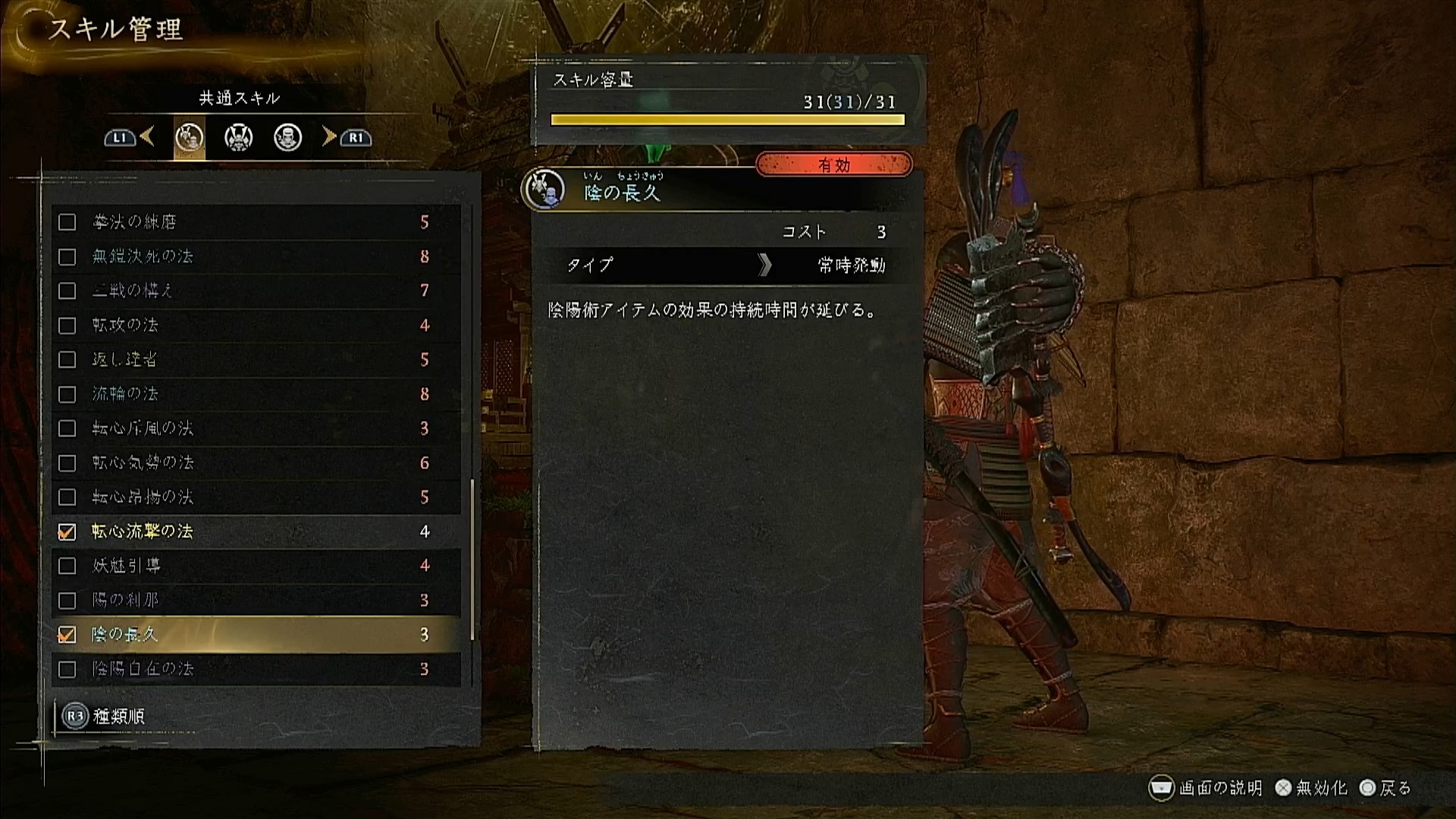Viewport: 1456px width, 819px height.
Task: Switch to the third skill category tab
Action: (287, 138)
